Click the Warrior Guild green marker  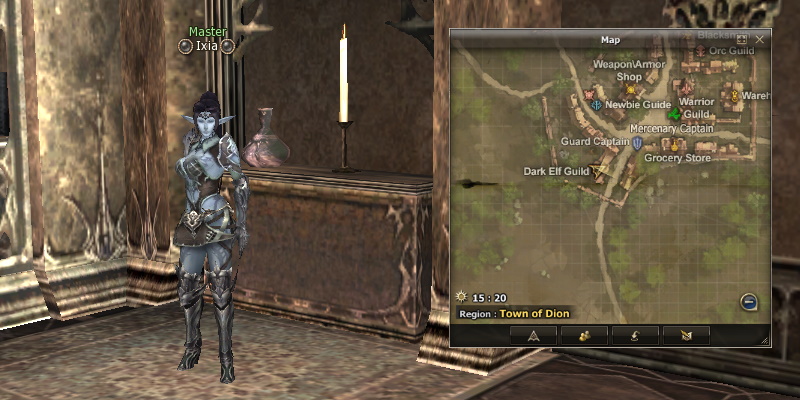[x=674, y=115]
